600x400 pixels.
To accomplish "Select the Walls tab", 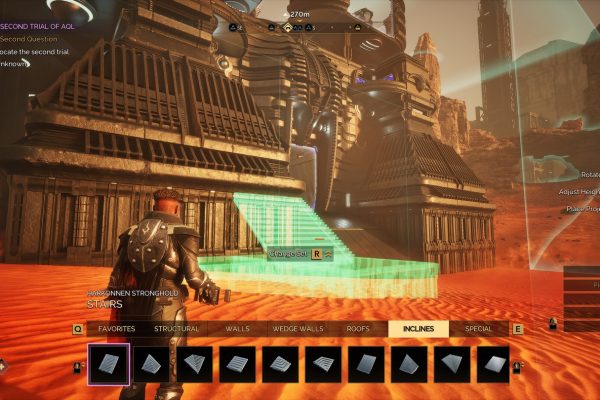I will (x=237, y=328).
